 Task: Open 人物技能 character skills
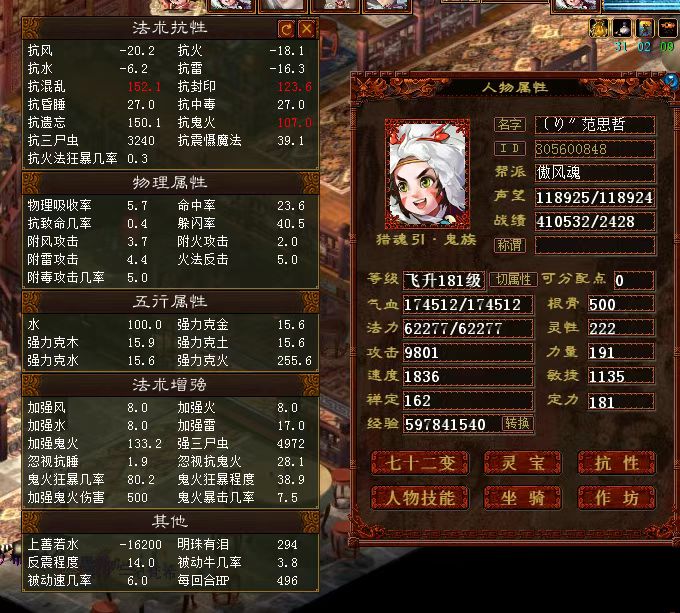[x=418, y=497]
